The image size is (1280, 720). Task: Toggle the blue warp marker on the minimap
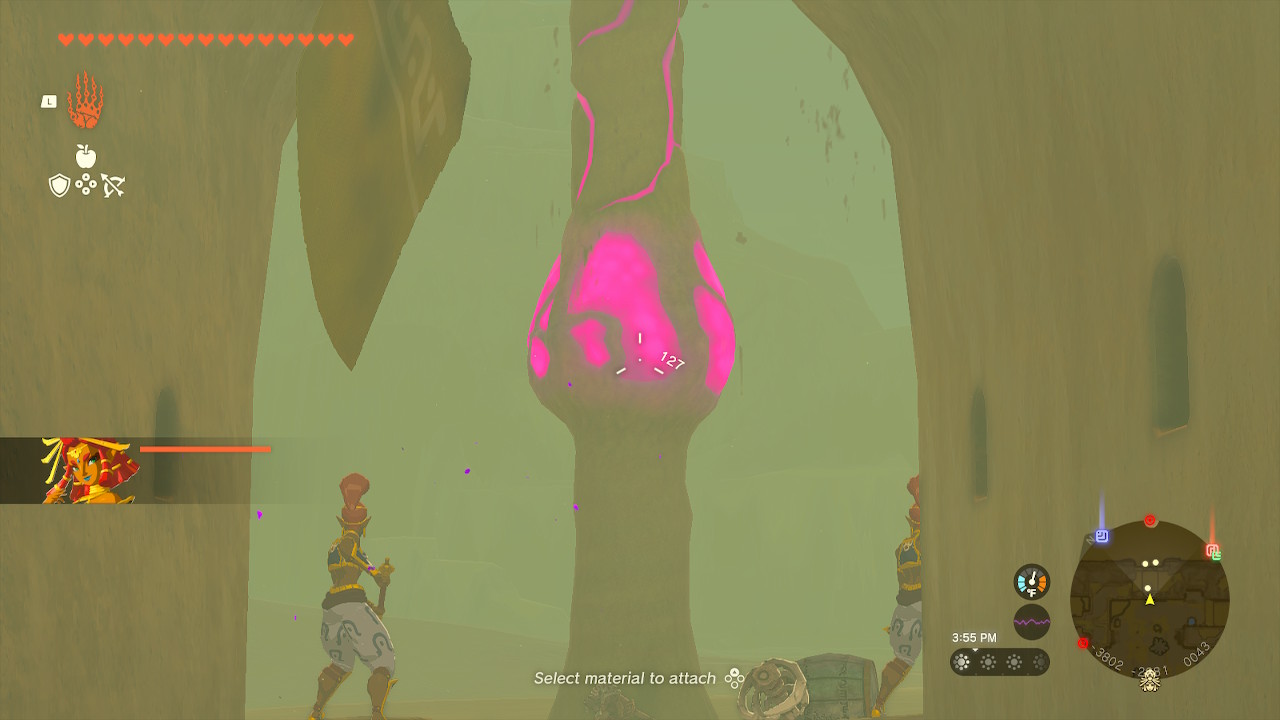(1102, 535)
